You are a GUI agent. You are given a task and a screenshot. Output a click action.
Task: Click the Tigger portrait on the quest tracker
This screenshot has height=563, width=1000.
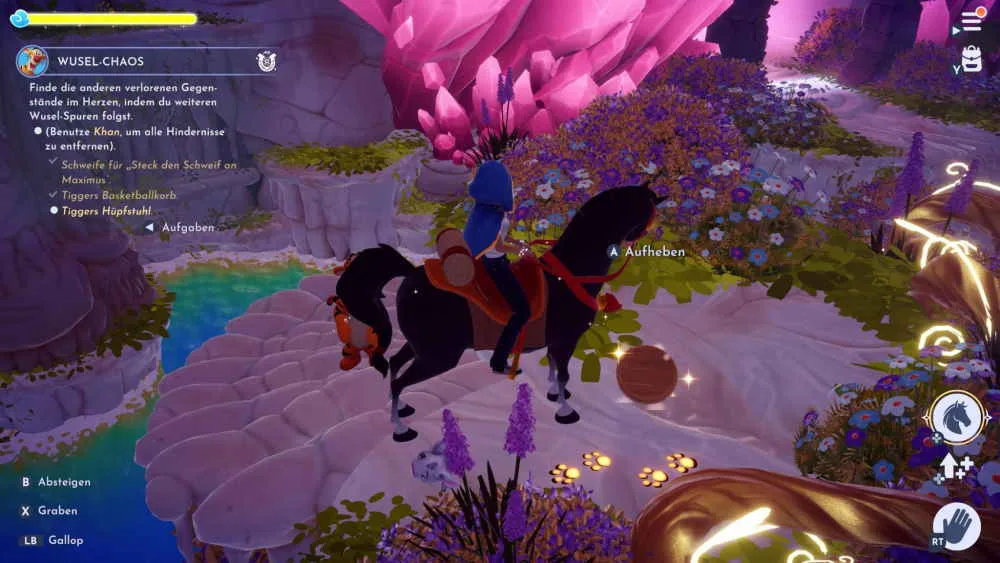[32, 61]
